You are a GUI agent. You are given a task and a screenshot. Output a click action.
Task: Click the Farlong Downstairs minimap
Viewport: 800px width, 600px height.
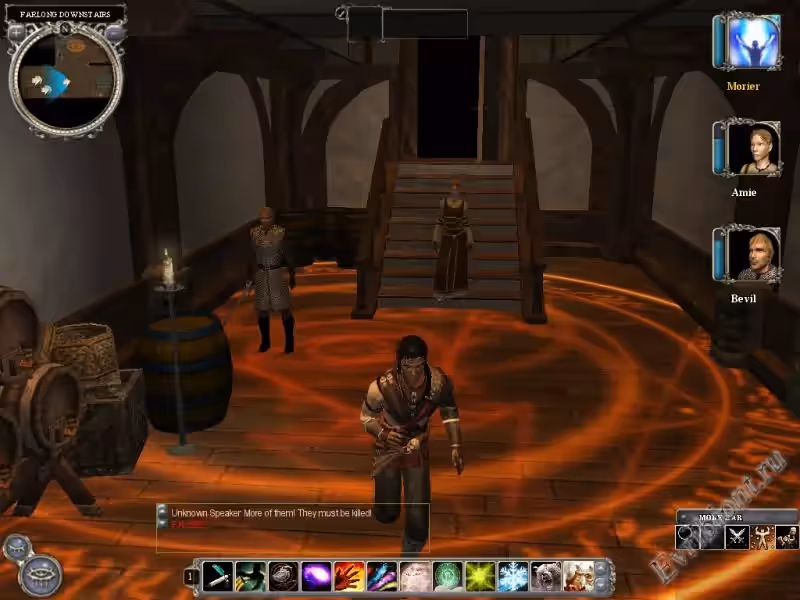coord(66,80)
